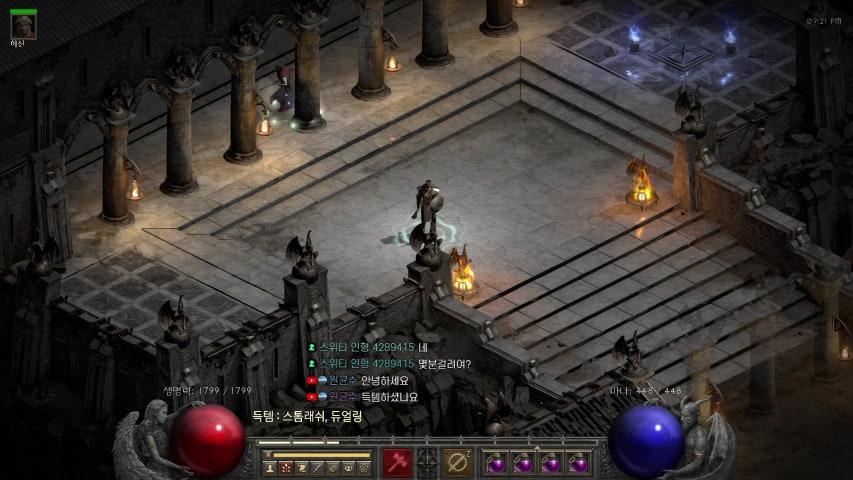Image resolution: width=853 pixels, height=480 pixels.
Task: Open the right-click skill selector with the Z hotkey
Action: coord(459,463)
